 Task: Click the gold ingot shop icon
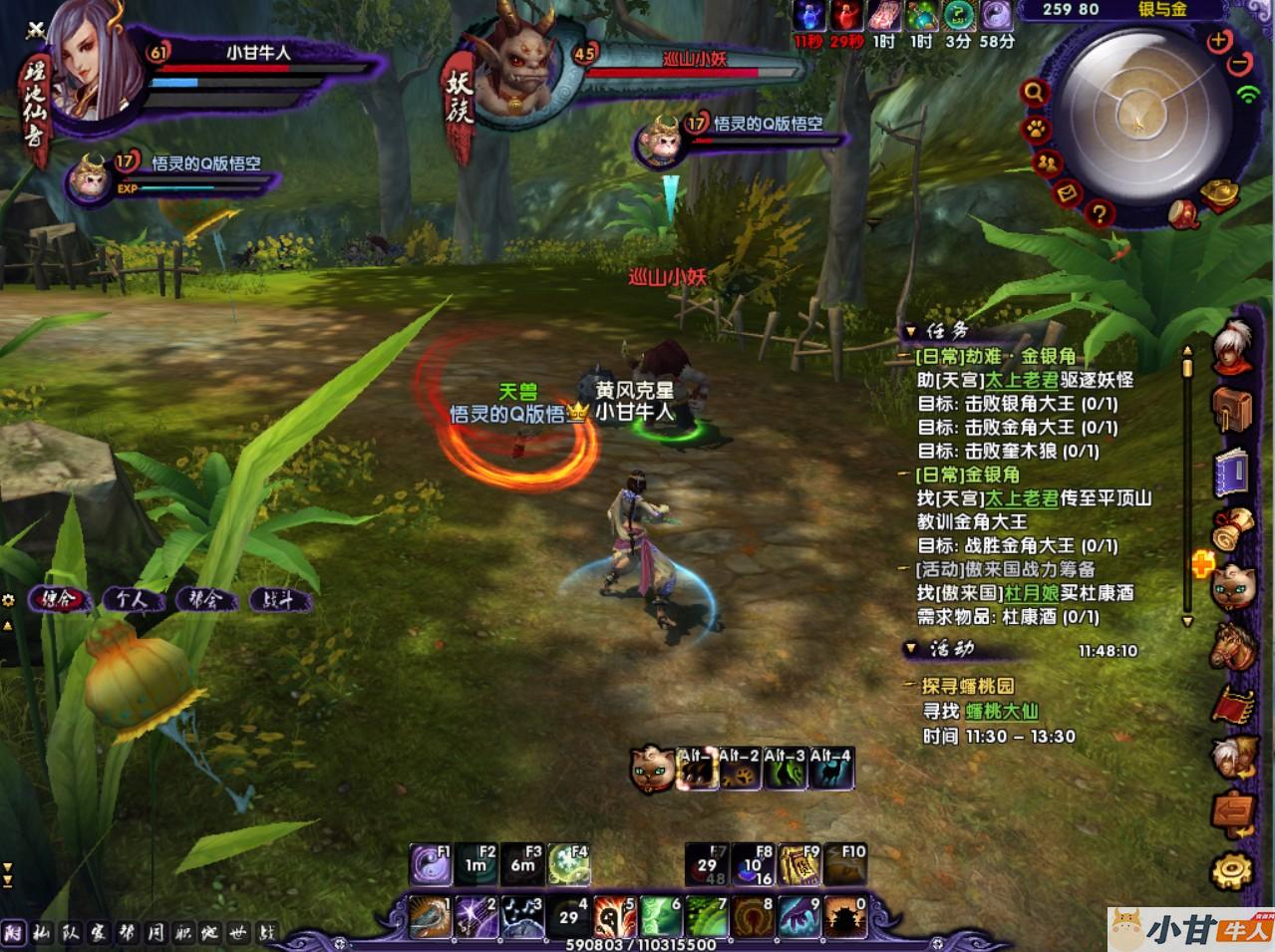click(x=1219, y=193)
